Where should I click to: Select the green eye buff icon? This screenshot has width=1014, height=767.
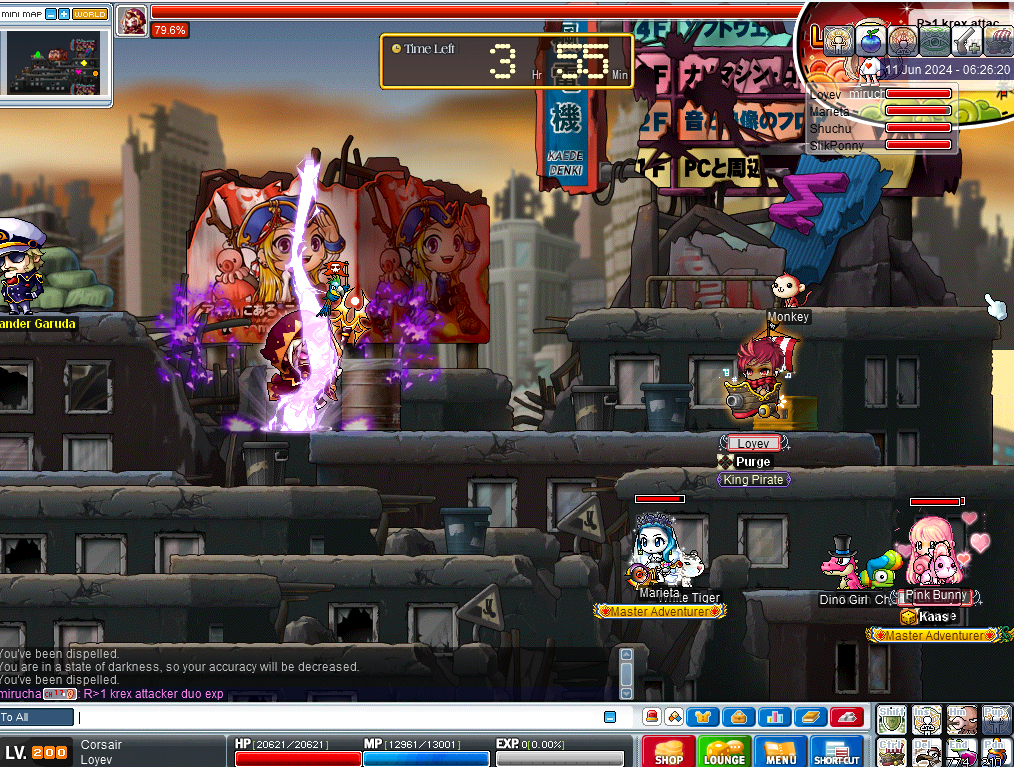[933, 40]
